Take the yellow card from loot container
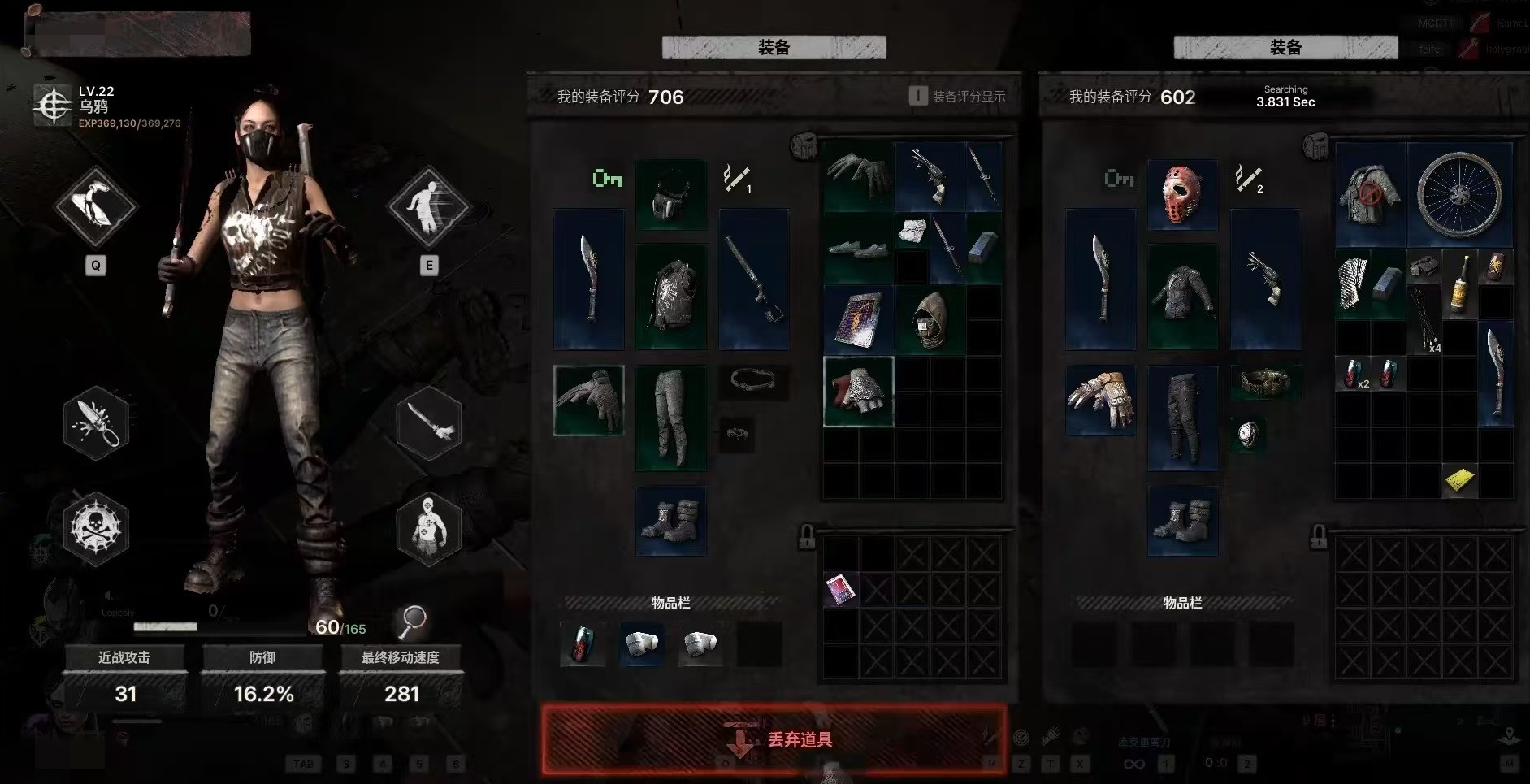This screenshot has height=784, width=1530. pyautogui.click(x=1459, y=480)
